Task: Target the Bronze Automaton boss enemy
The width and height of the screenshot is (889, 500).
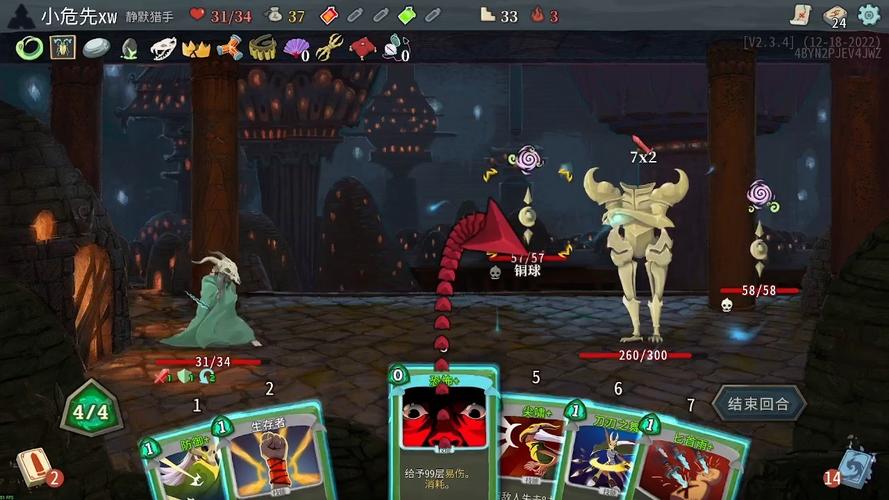Action: click(x=636, y=255)
